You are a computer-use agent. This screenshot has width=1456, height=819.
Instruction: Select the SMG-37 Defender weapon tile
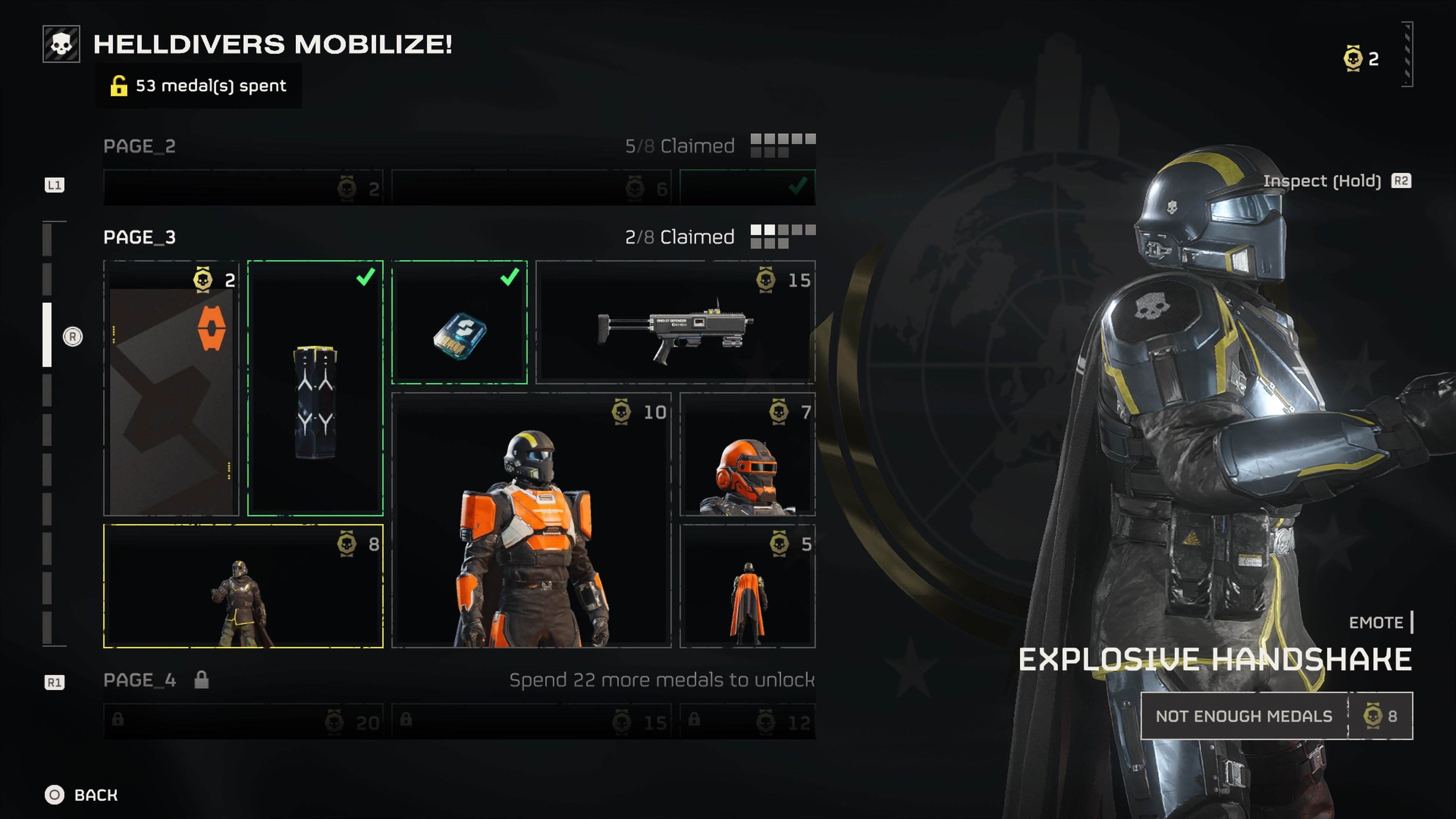675,322
